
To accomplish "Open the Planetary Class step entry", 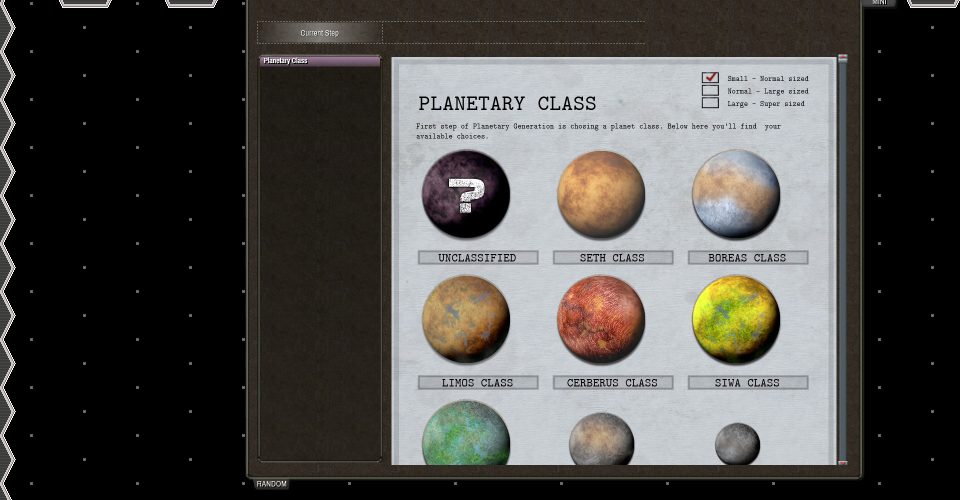I will [319, 61].
